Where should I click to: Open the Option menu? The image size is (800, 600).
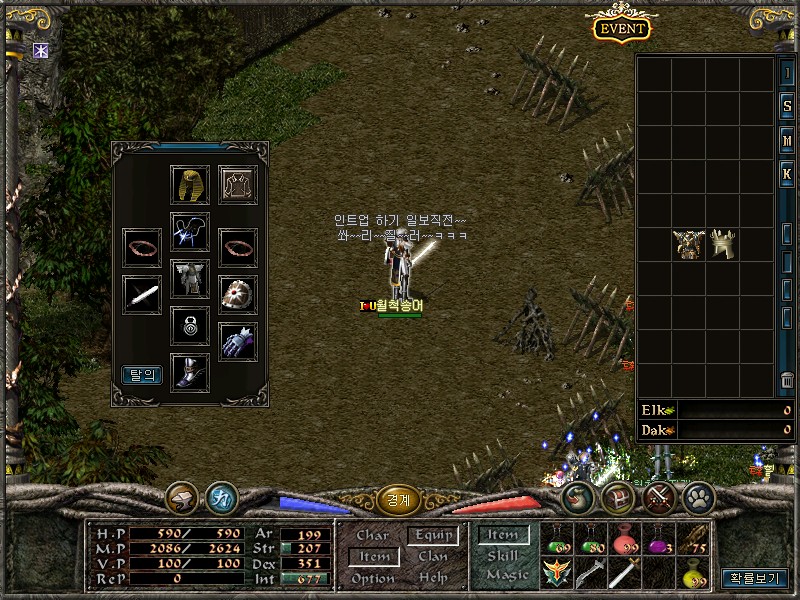pyautogui.click(x=372, y=578)
